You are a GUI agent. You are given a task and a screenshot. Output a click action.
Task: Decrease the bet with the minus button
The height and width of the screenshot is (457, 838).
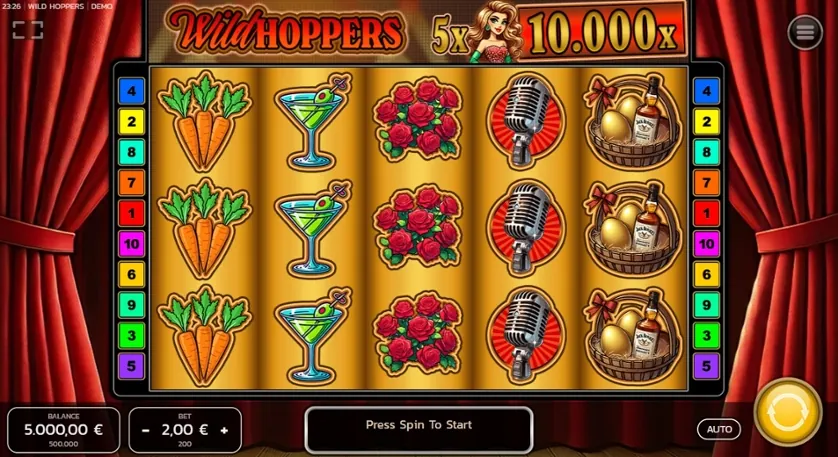pos(146,430)
